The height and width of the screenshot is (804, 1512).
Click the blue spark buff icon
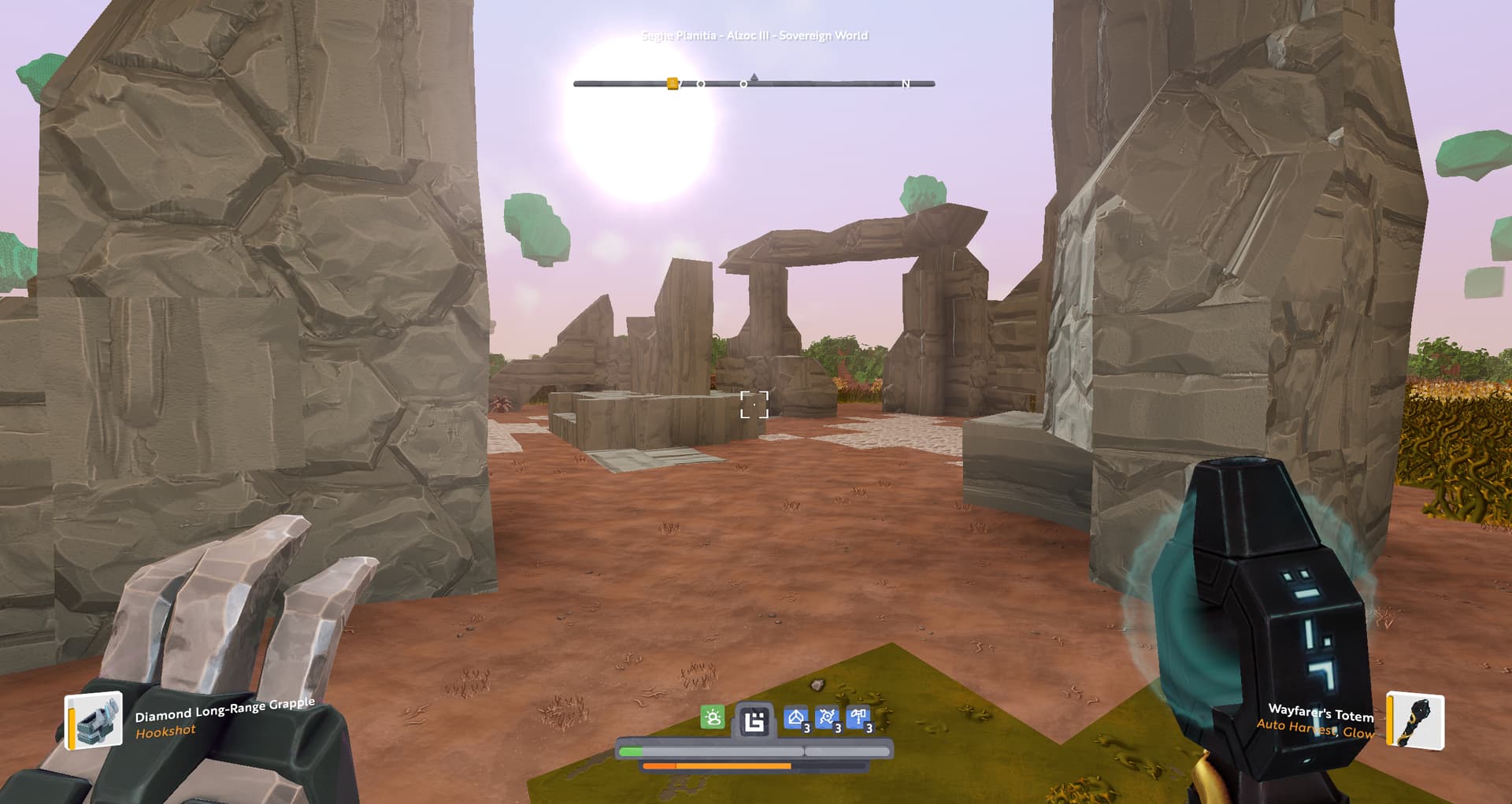[x=827, y=718]
